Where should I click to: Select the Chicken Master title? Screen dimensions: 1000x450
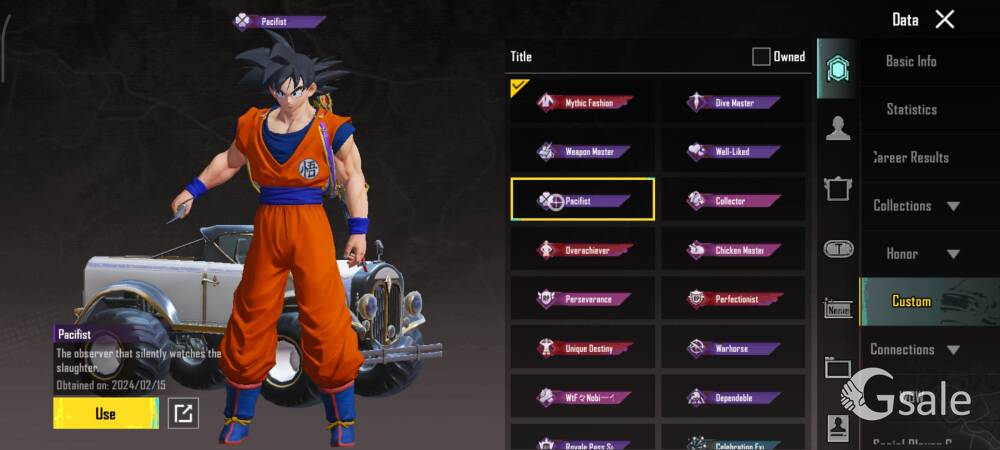[x=733, y=249]
